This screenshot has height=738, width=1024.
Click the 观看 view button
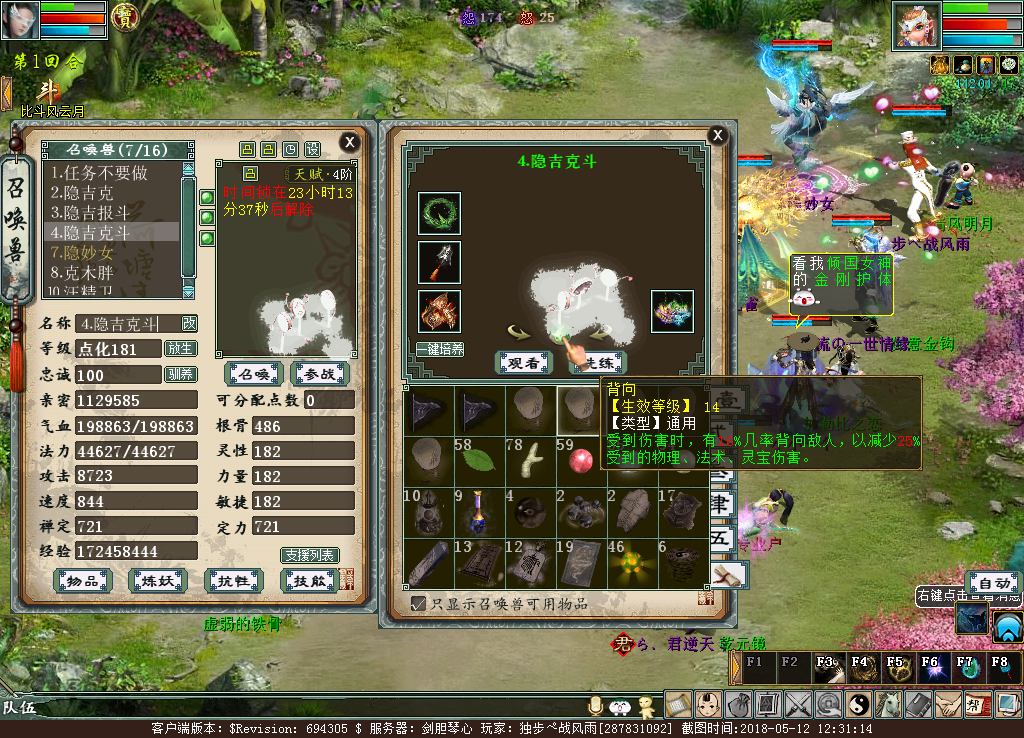[524, 362]
